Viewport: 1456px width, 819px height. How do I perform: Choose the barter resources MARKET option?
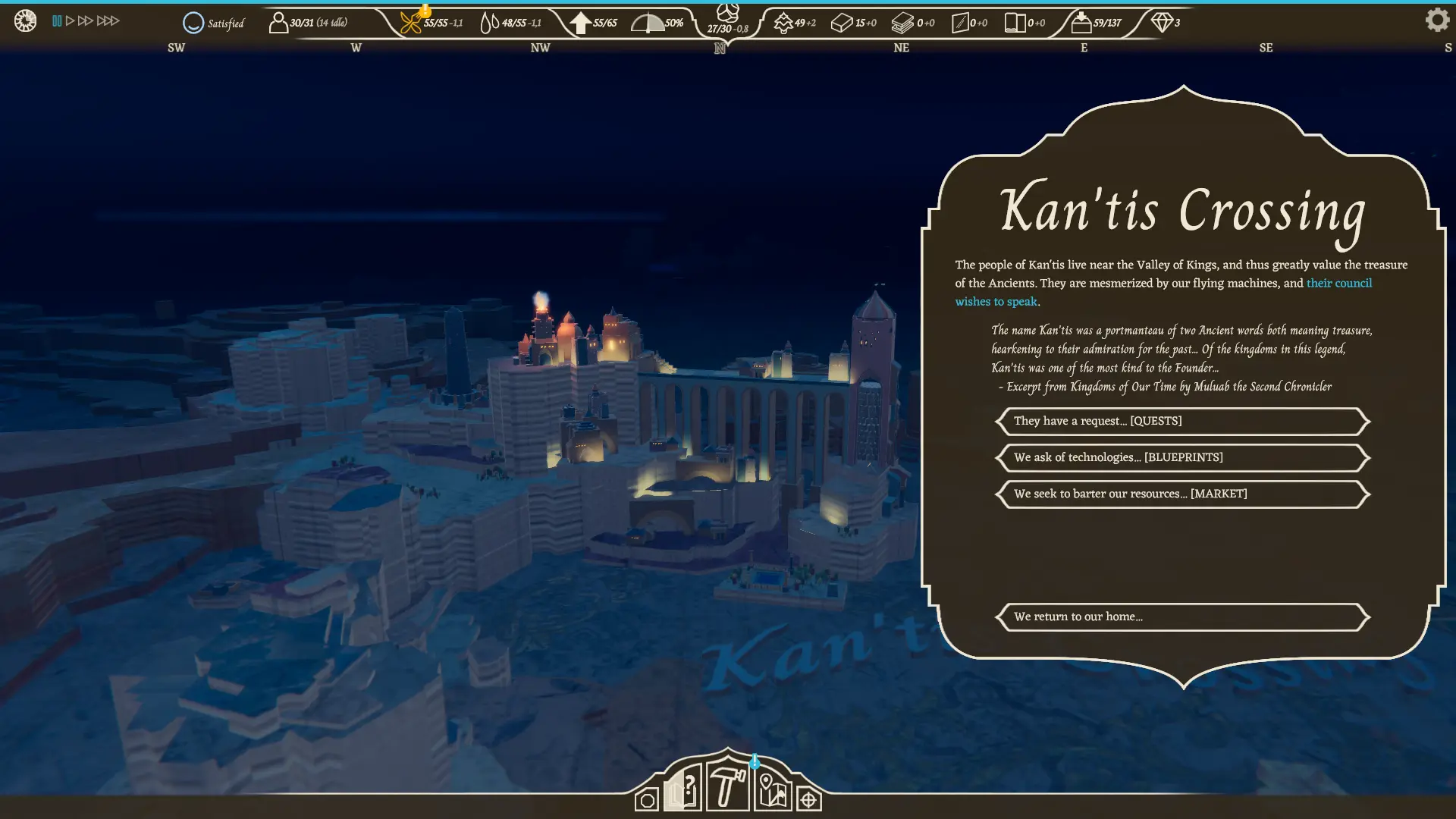[1181, 494]
